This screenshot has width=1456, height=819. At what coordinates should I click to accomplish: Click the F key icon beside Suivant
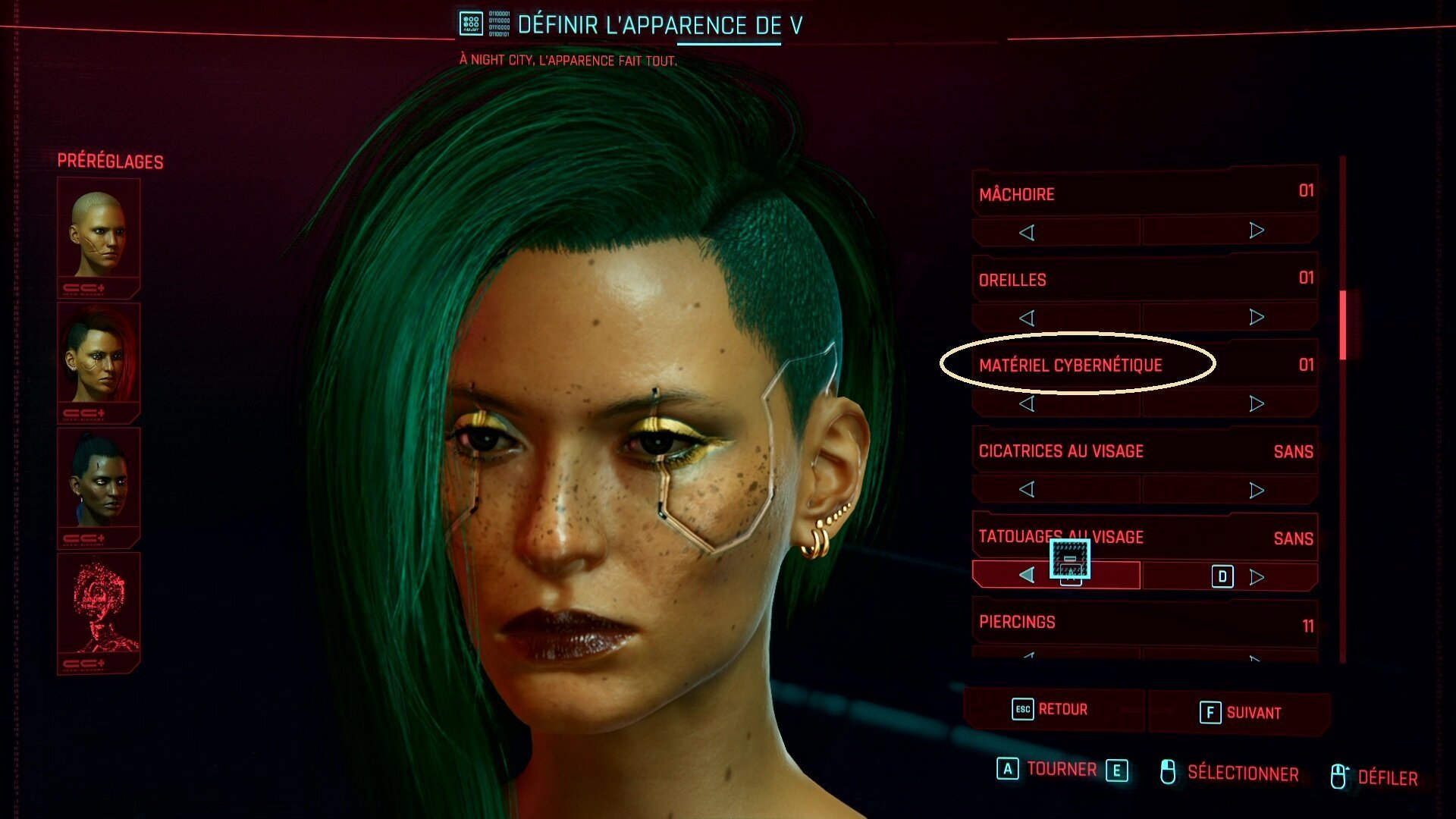click(1210, 713)
